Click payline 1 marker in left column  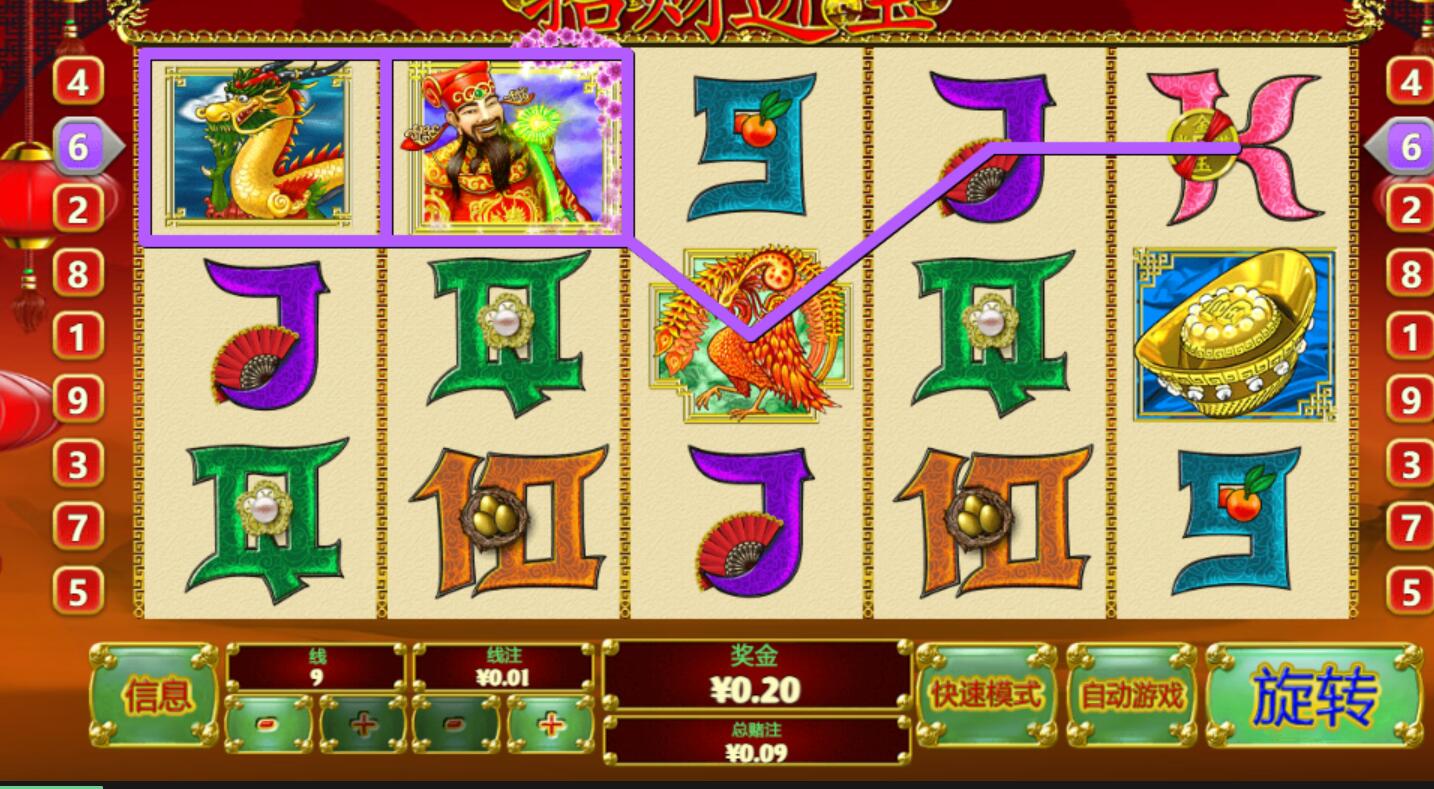(78, 337)
